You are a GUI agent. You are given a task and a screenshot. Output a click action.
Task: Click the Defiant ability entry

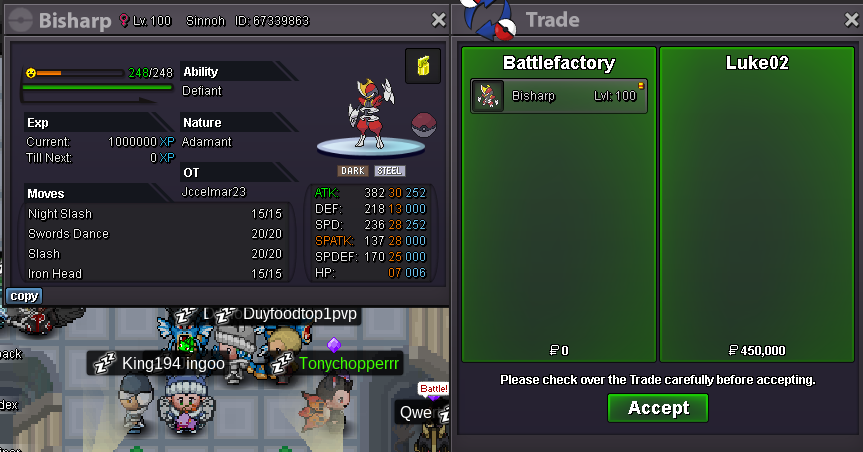[x=203, y=91]
